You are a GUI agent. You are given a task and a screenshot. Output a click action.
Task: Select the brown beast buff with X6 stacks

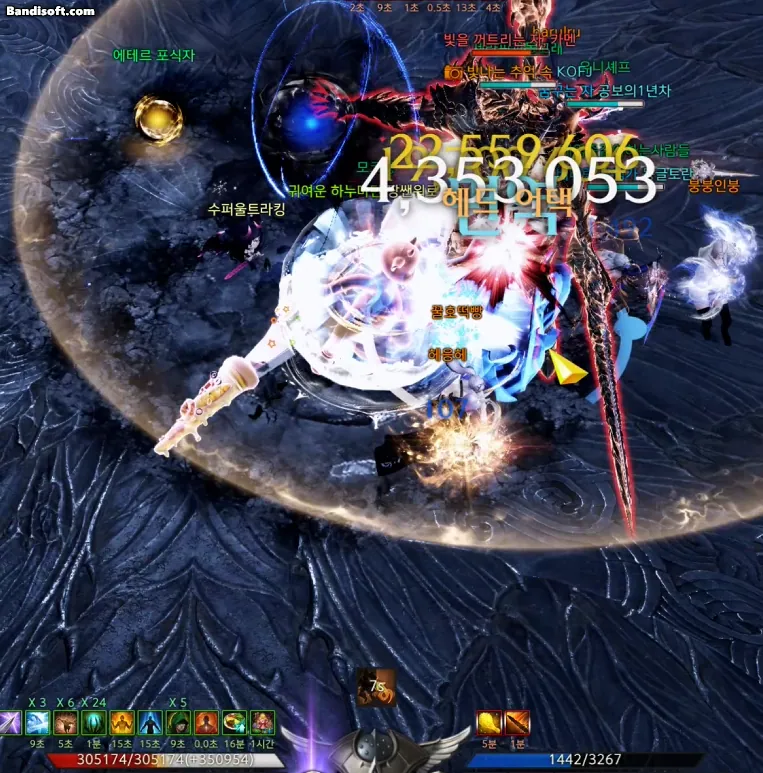point(67,722)
